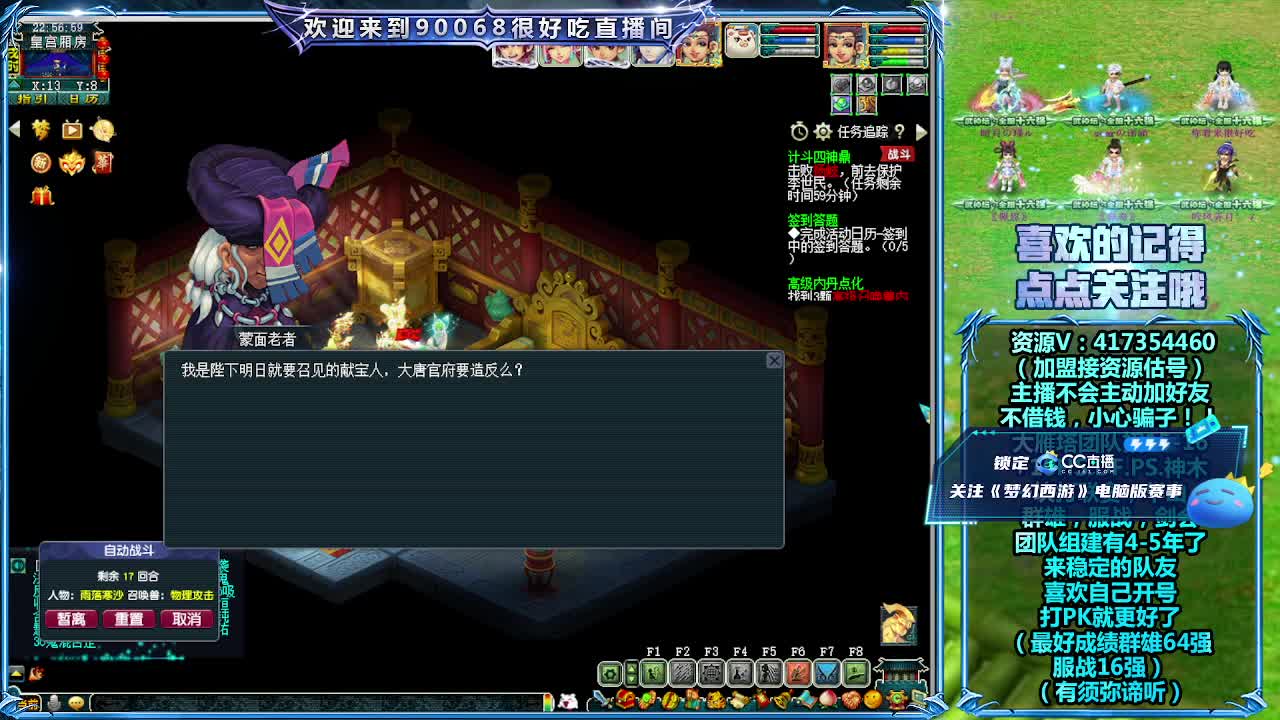The width and height of the screenshot is (1280, 720).
Task: Click the peach item icon on the bottom toolbar
Action: pos(829,700)
